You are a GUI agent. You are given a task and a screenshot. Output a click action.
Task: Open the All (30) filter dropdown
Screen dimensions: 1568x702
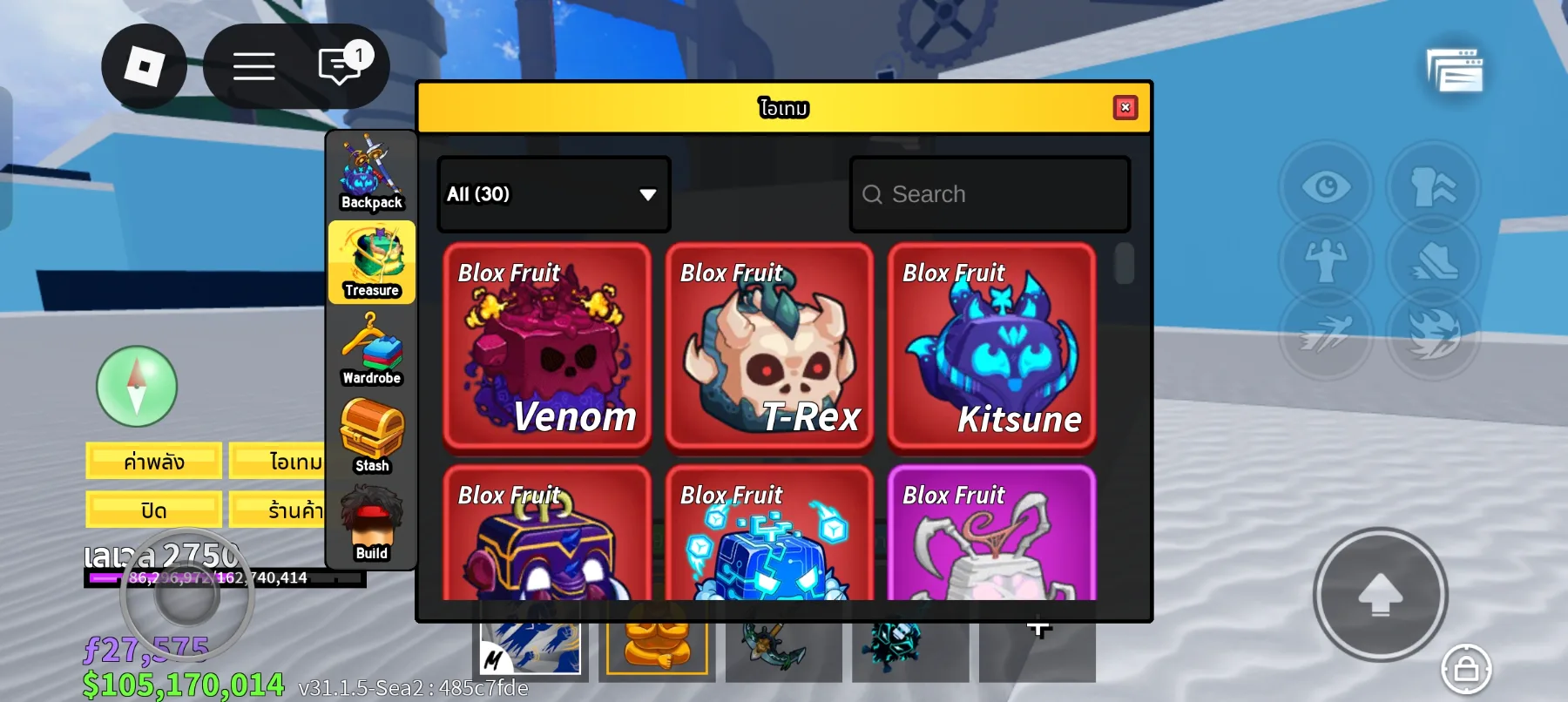pyautogui.click(x=553, y=193)
